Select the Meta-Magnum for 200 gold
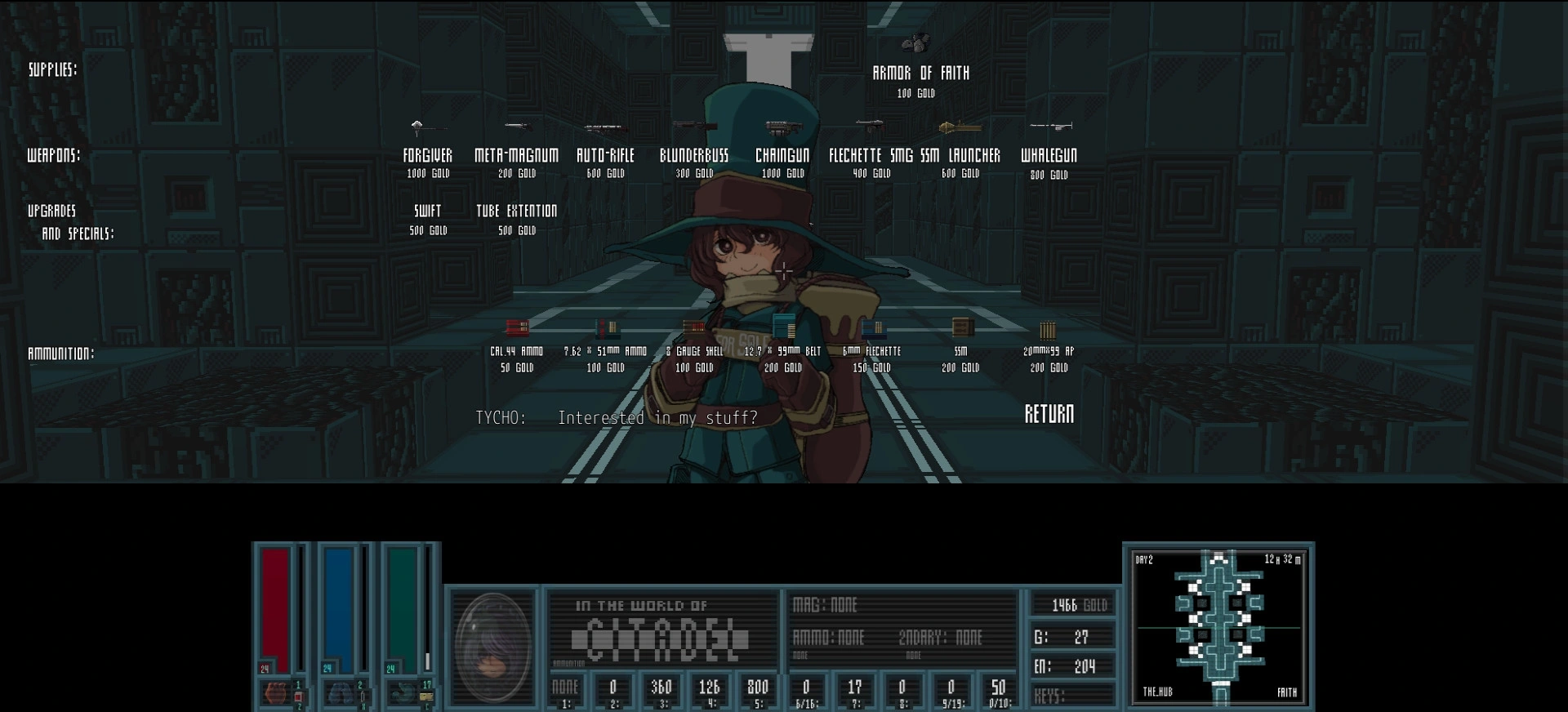This screenshot has width=1568, height=712. pyautogui.click(x=516, y=155)
